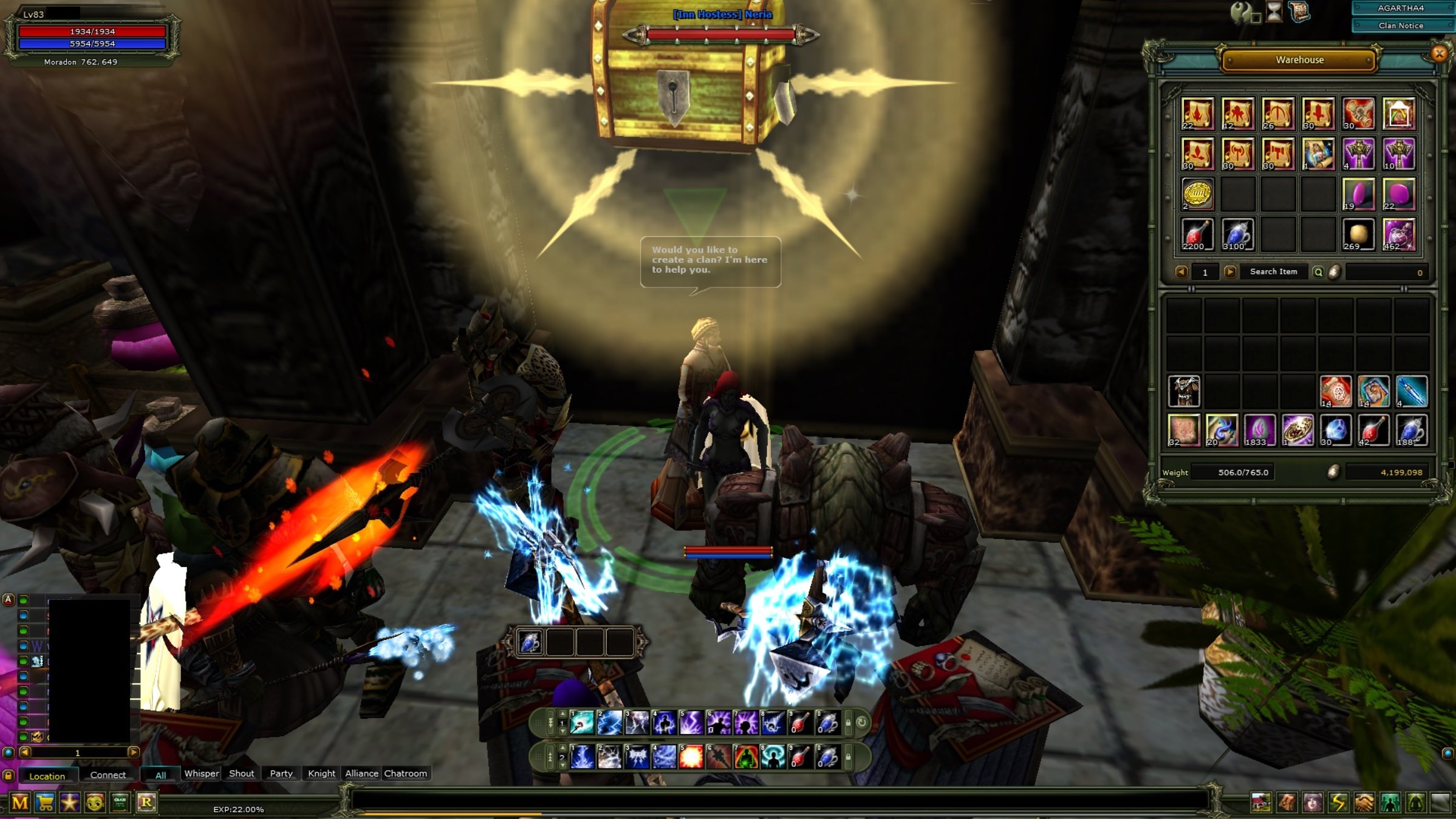Click the right arrow to change Warehouse page

1231,272
